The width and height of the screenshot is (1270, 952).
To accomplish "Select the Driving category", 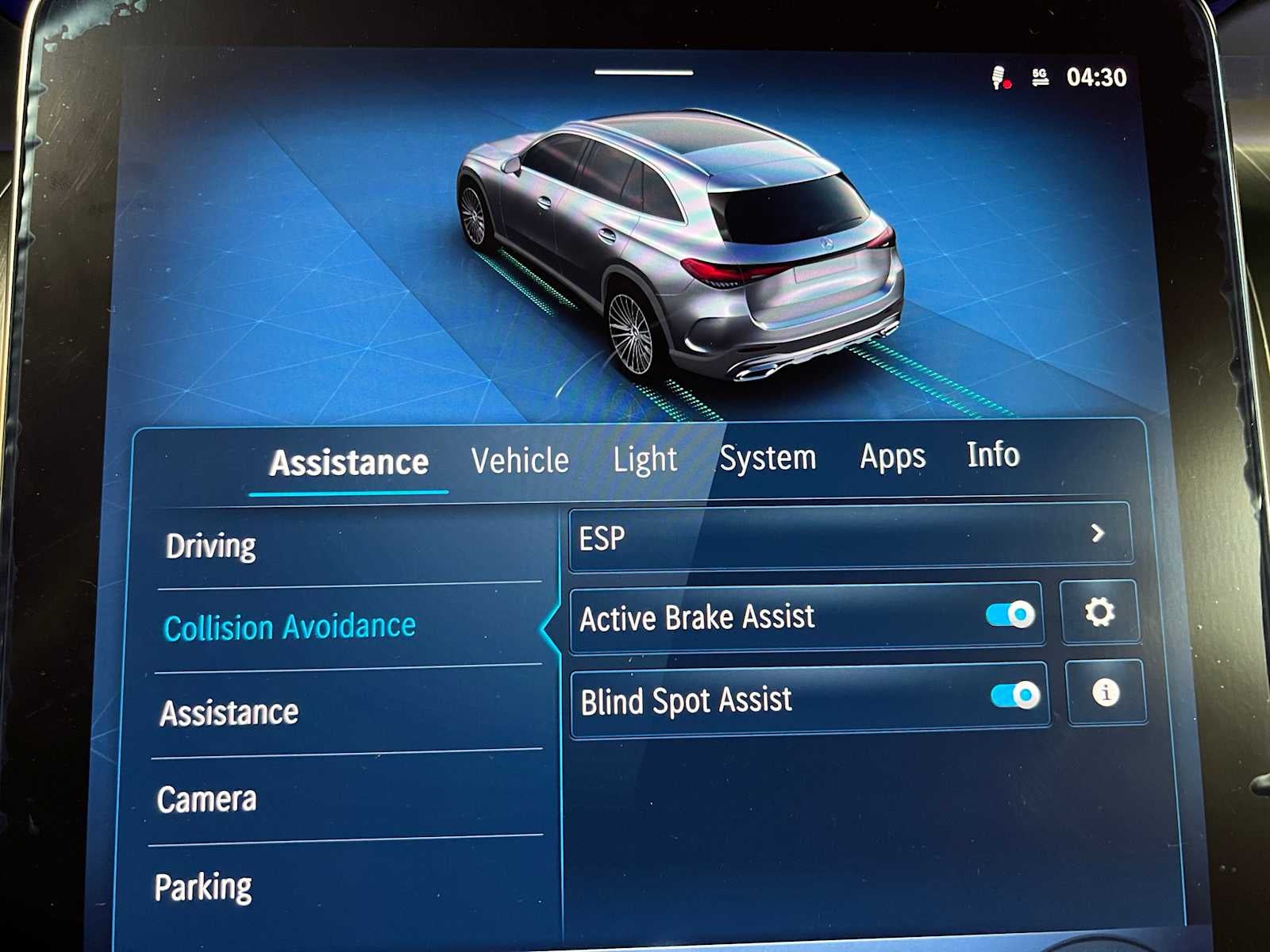I will [210, 545].
